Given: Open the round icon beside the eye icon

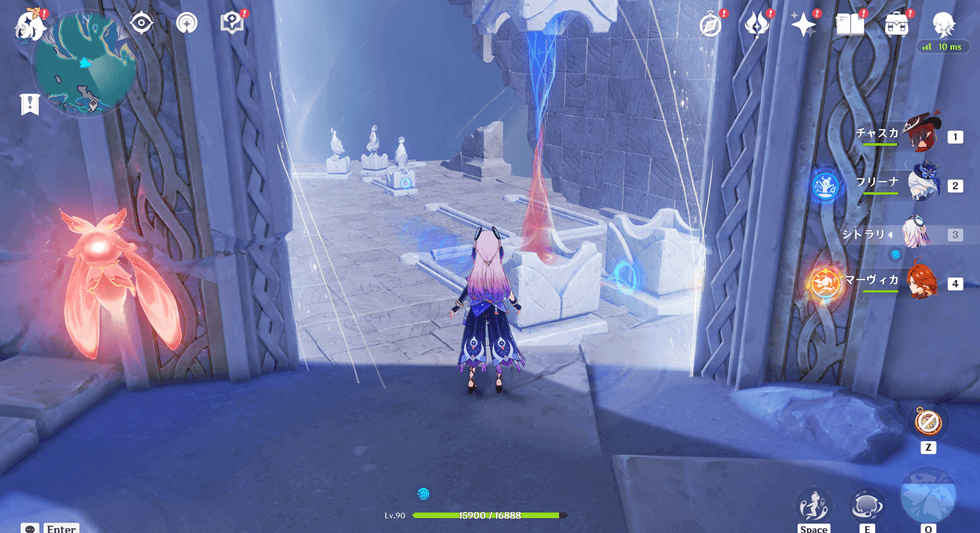Looking at the screenshot, I should tap(187, 24).
